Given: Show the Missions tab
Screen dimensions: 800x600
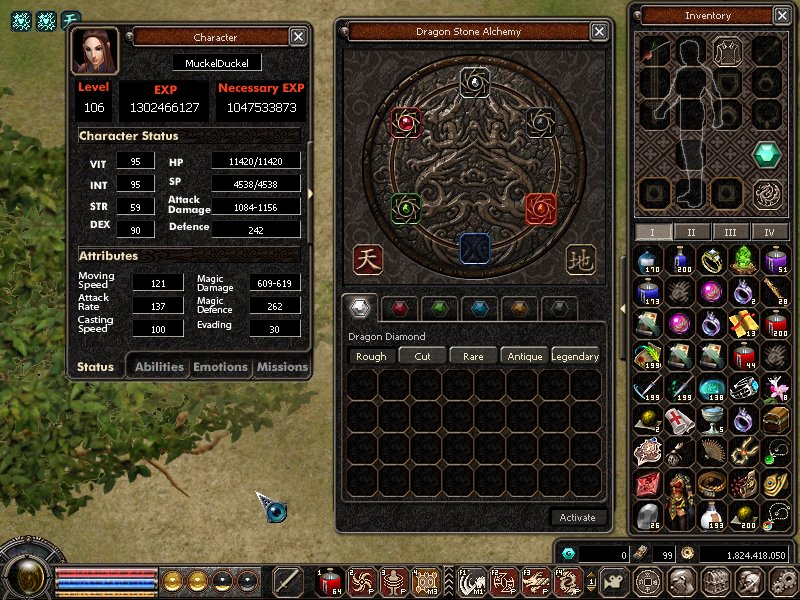Looking at the screenshot, I should 282,367.
